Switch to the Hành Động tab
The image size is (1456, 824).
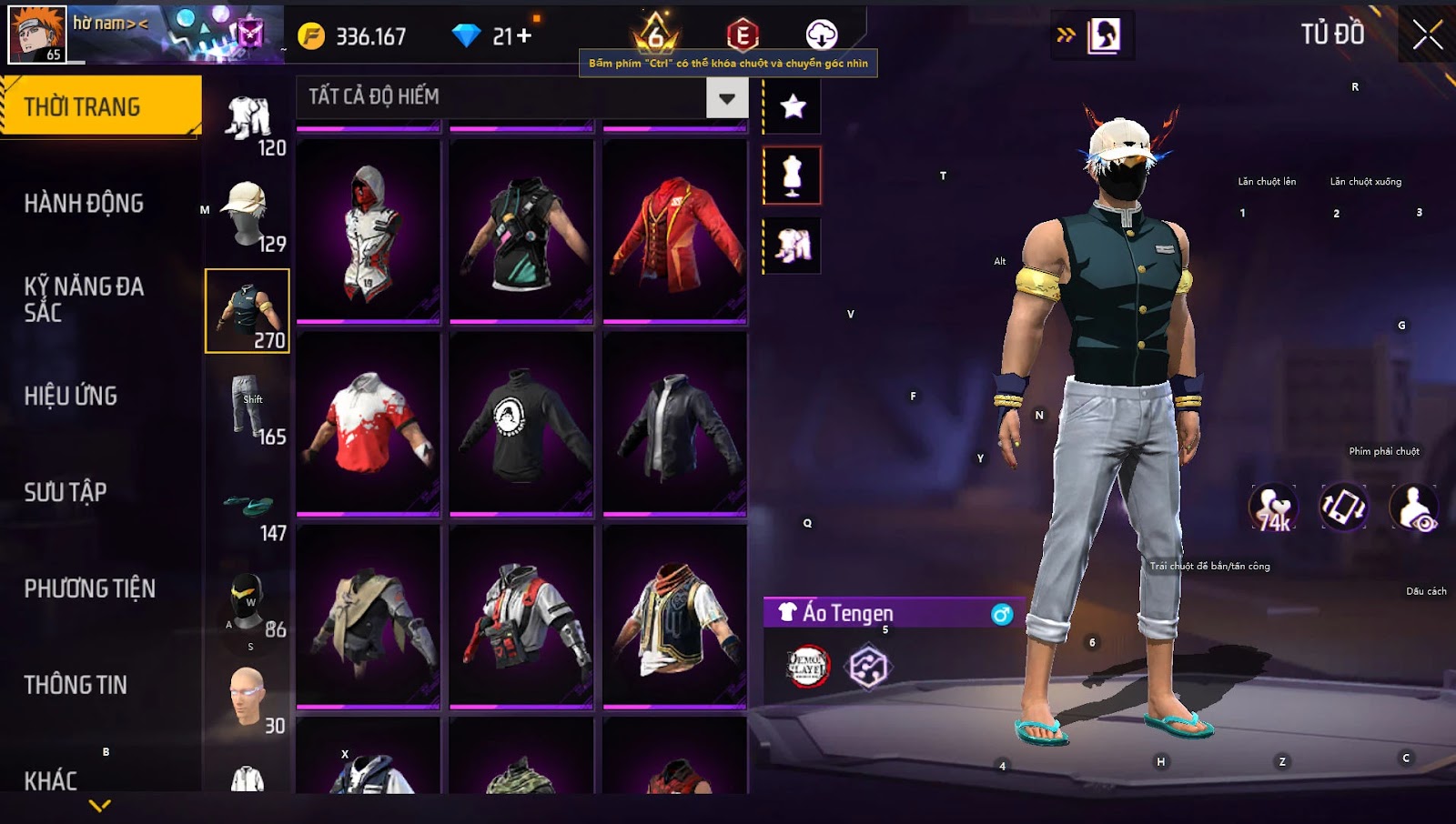point(84,203)
